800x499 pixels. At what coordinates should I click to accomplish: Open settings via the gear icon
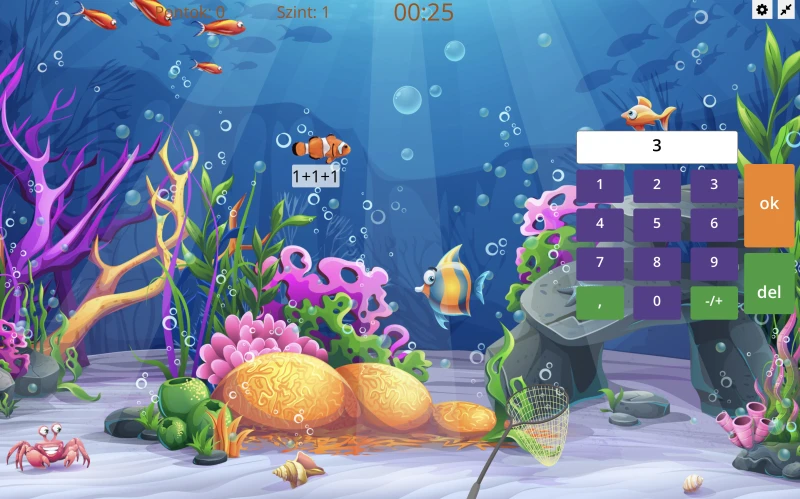click(762, 9)
